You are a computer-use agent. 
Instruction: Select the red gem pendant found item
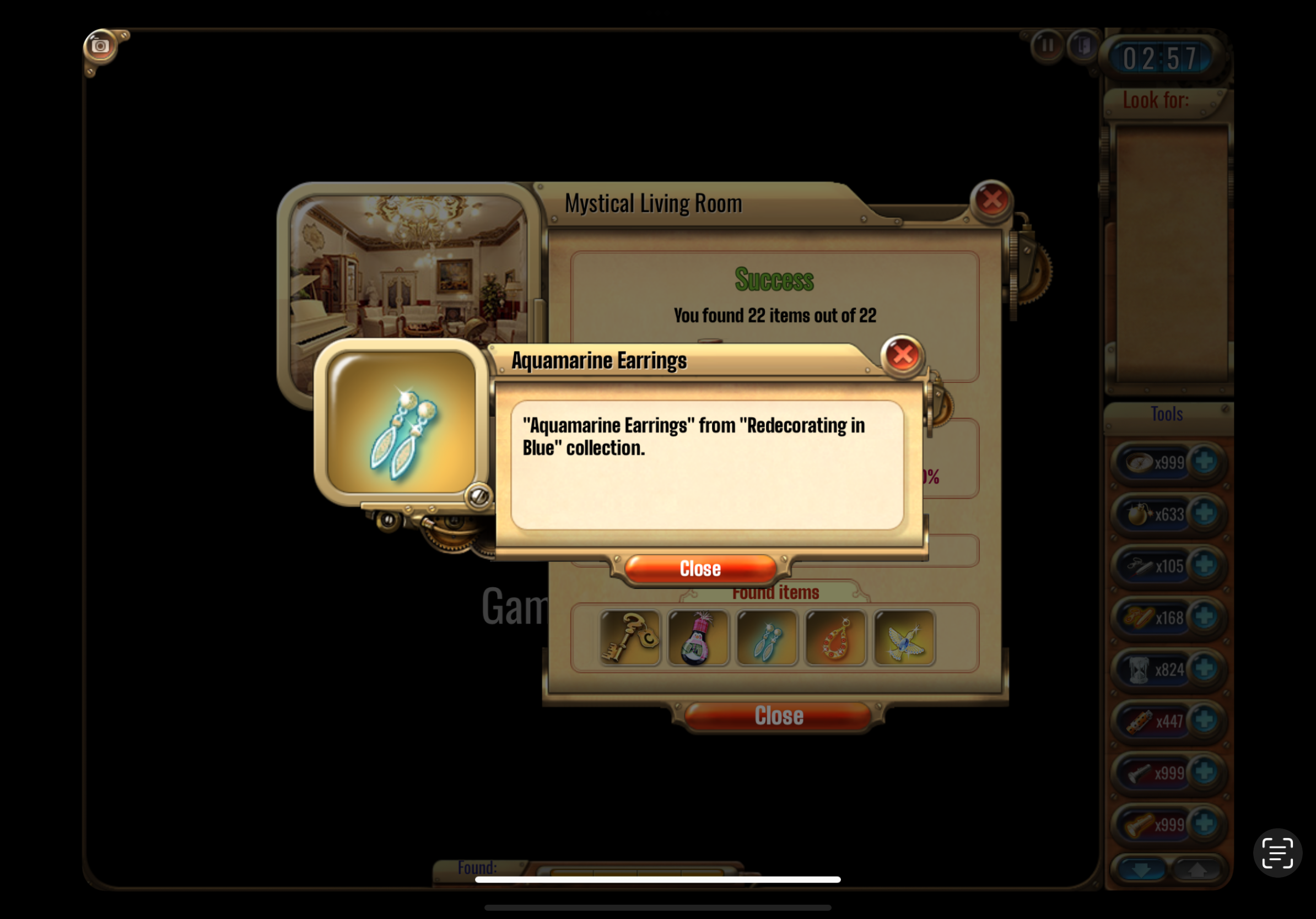coord(835,637)
